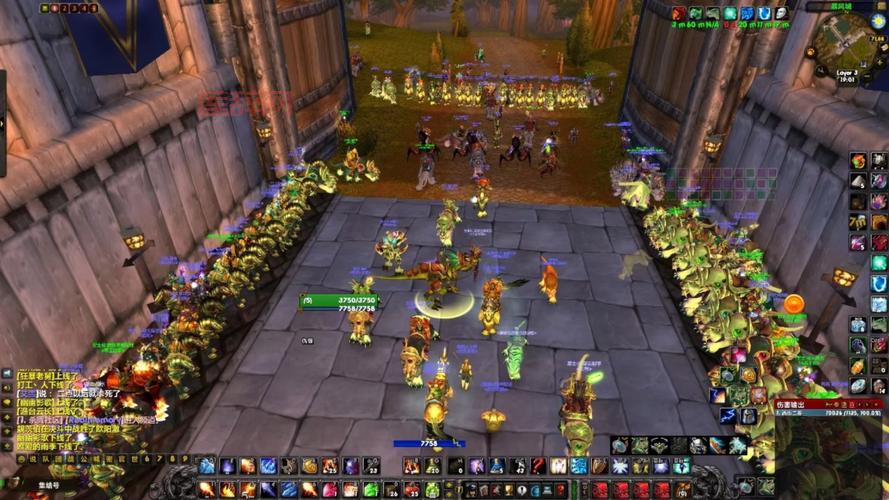This screenshot has height=500, width=889.
Task: Click the glowing teal orb buff icon
Action: pyautogui.click(x=729, y=14)
